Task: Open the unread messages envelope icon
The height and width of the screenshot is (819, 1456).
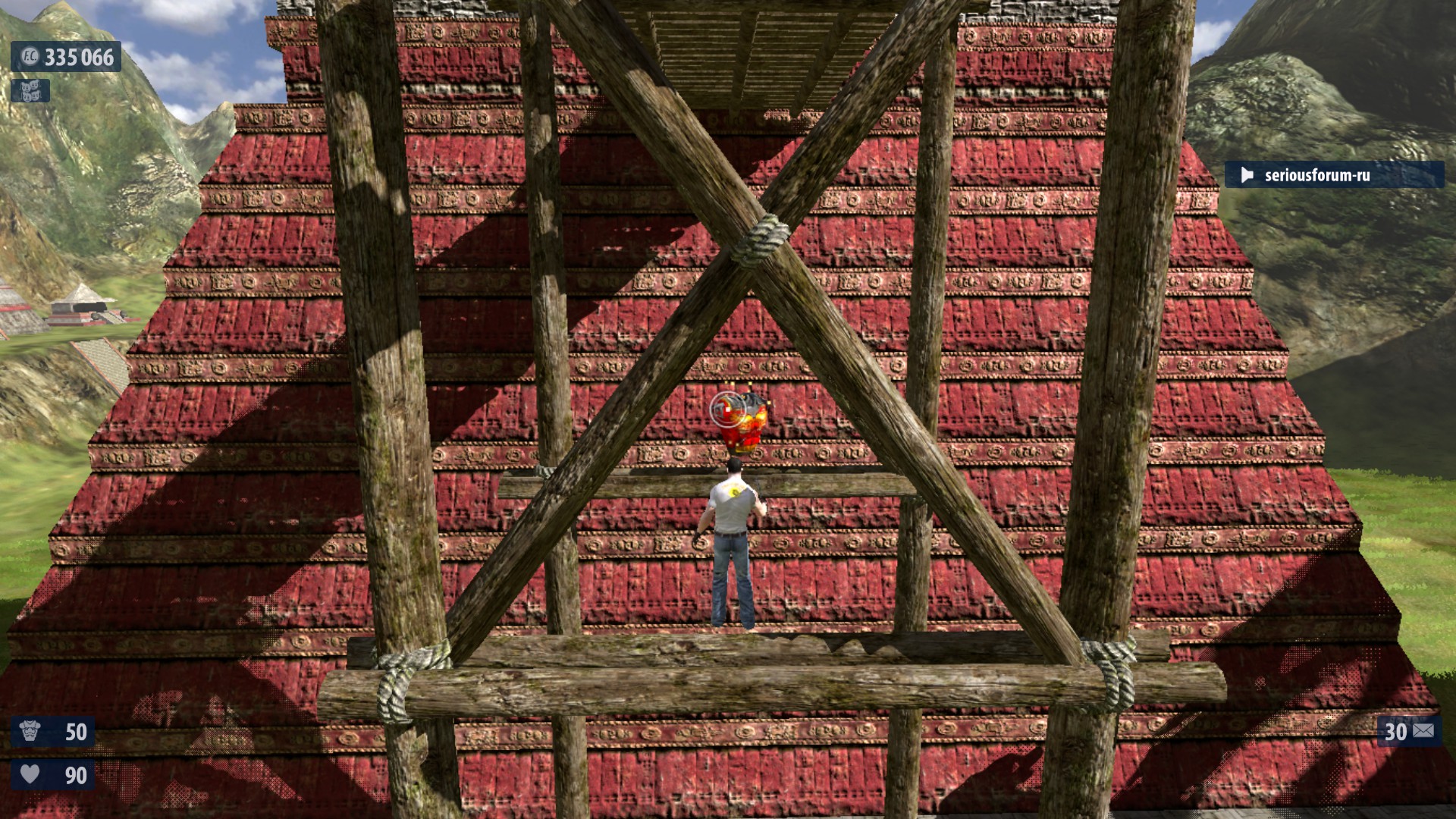Action: (x=1423, y=731)
